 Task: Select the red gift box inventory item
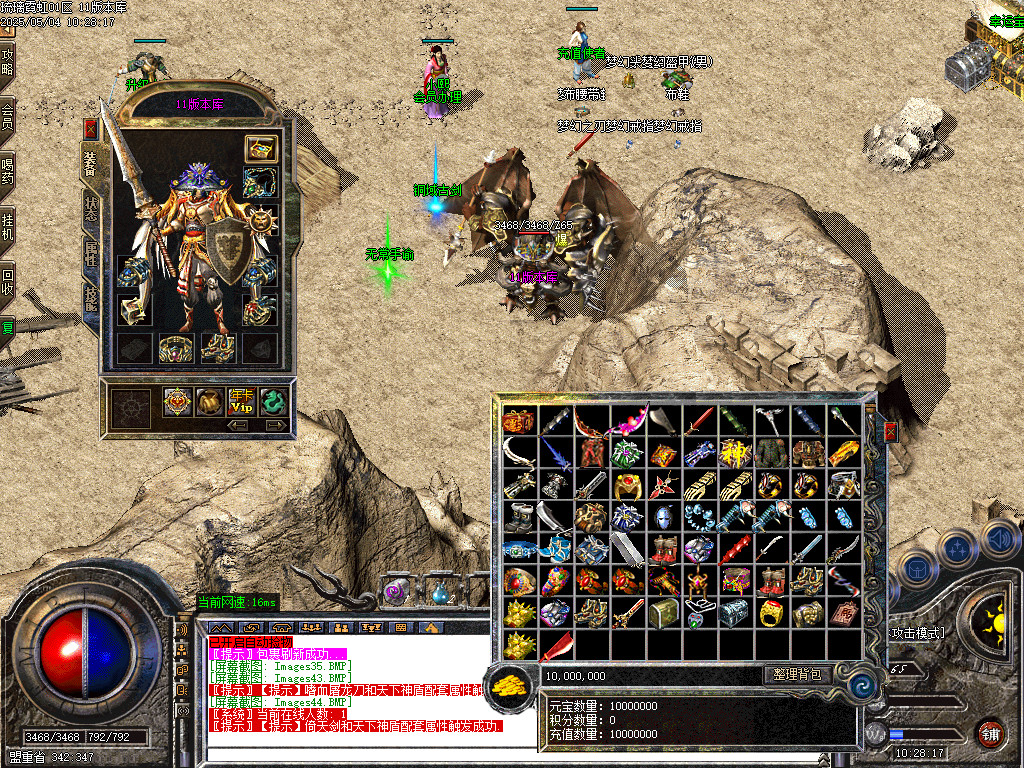tap(519, 421)
